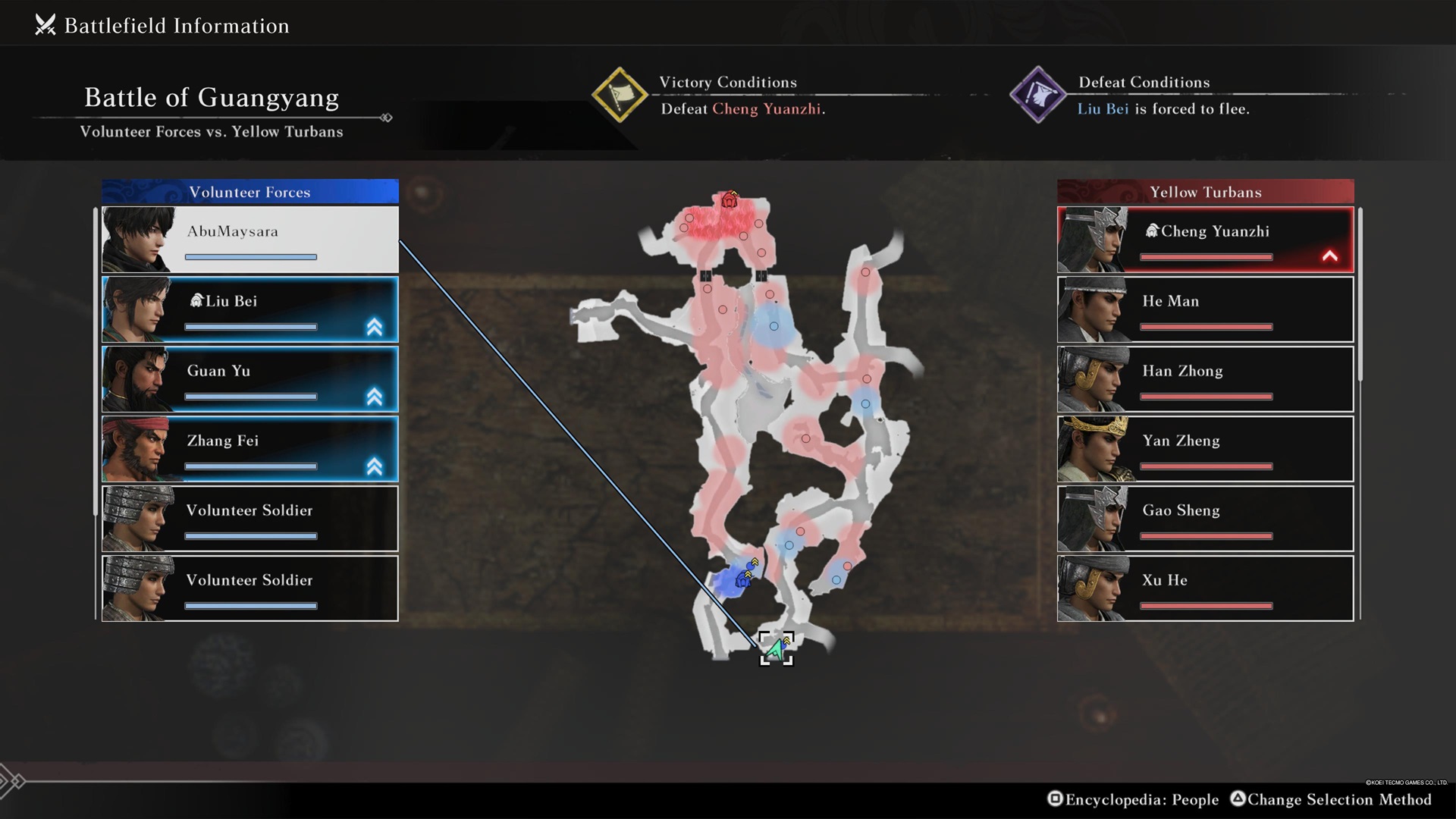The width and height of the screenshot is (1456, 819).
Task: Select enemy commander Cheng Yuanzhi
Action: pyautogui.click(x=1205, y=240)
